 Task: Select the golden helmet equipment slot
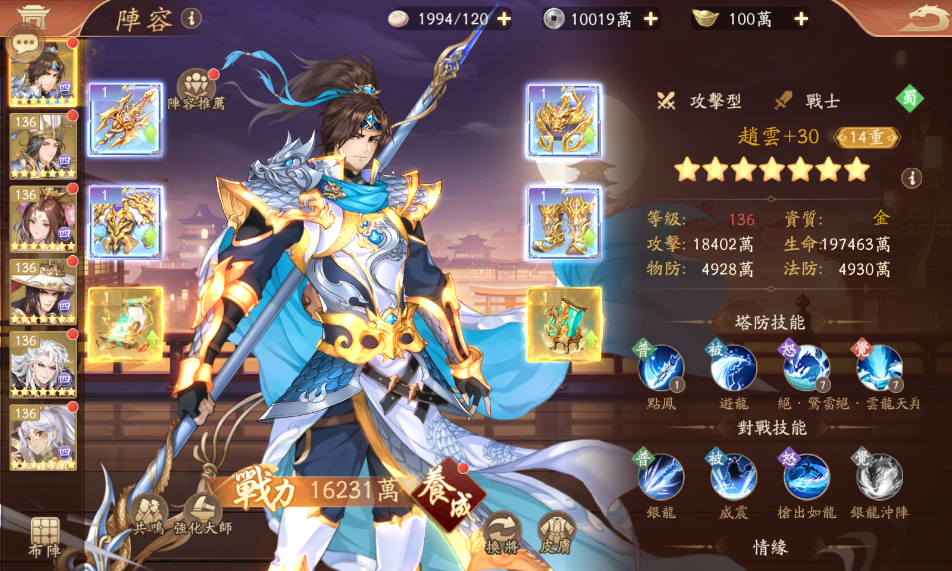pos(563,119)
